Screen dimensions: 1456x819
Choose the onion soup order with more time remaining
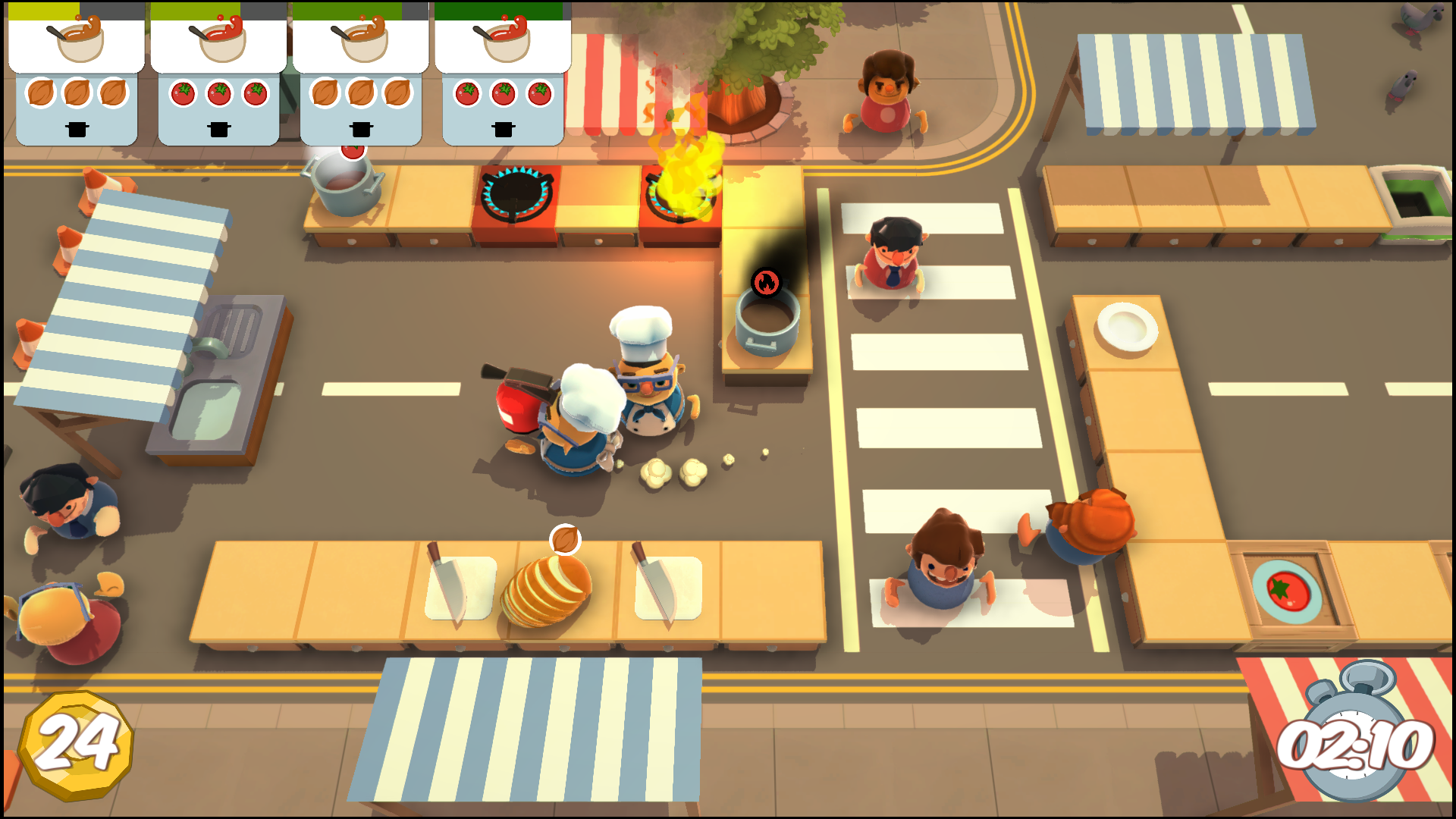[x=361, y=74]
